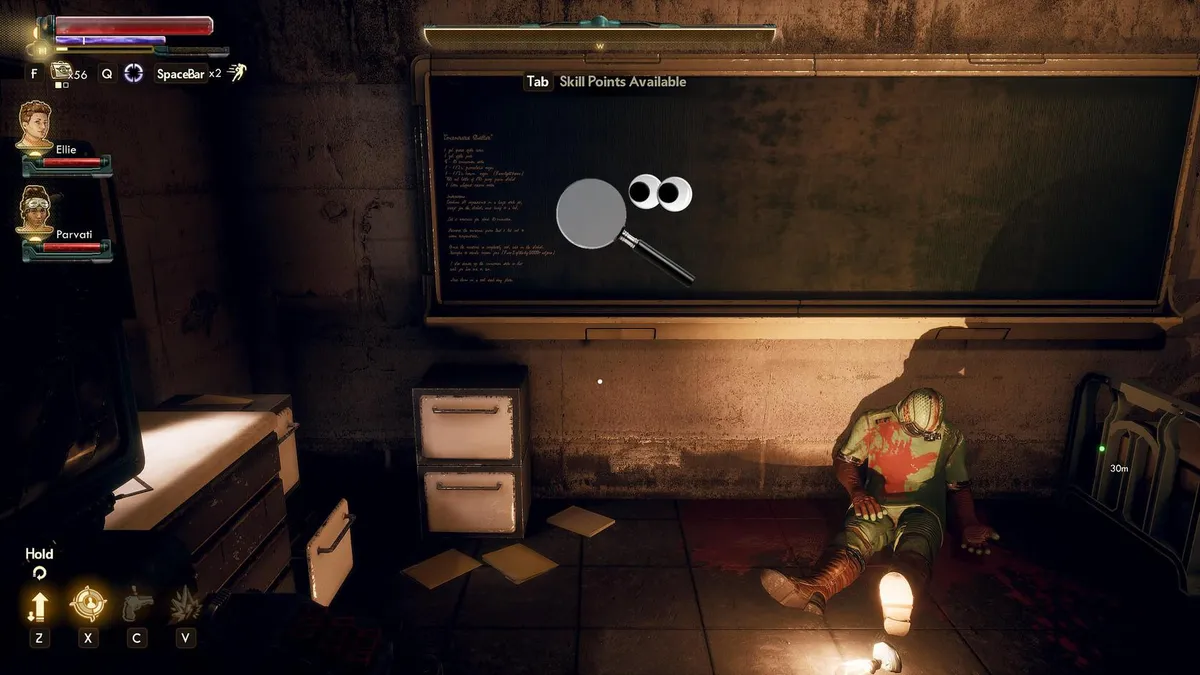Click the running-figure dodge icon

pyautogui.click(x=236, y=72)
